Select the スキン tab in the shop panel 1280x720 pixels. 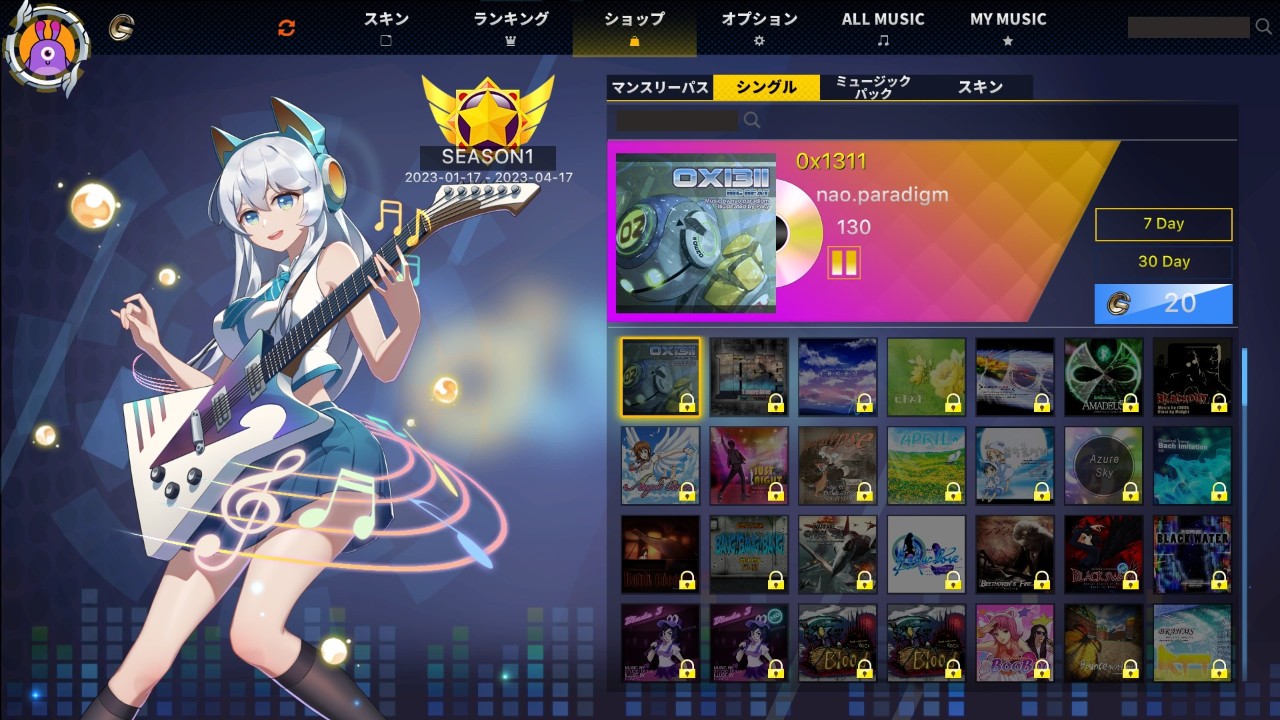click(x=981, y=88)
